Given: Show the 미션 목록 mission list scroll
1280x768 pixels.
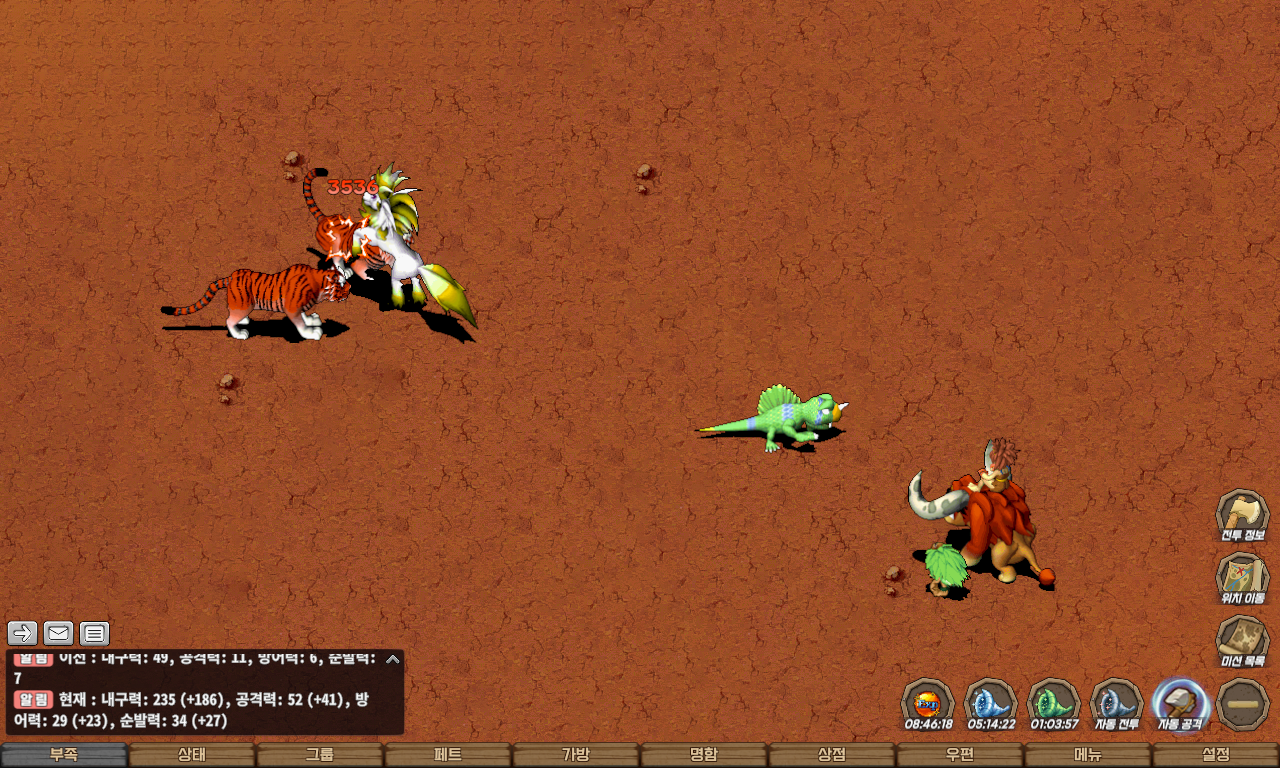Looking at the screenshot, I should [x=1242, y=642].
